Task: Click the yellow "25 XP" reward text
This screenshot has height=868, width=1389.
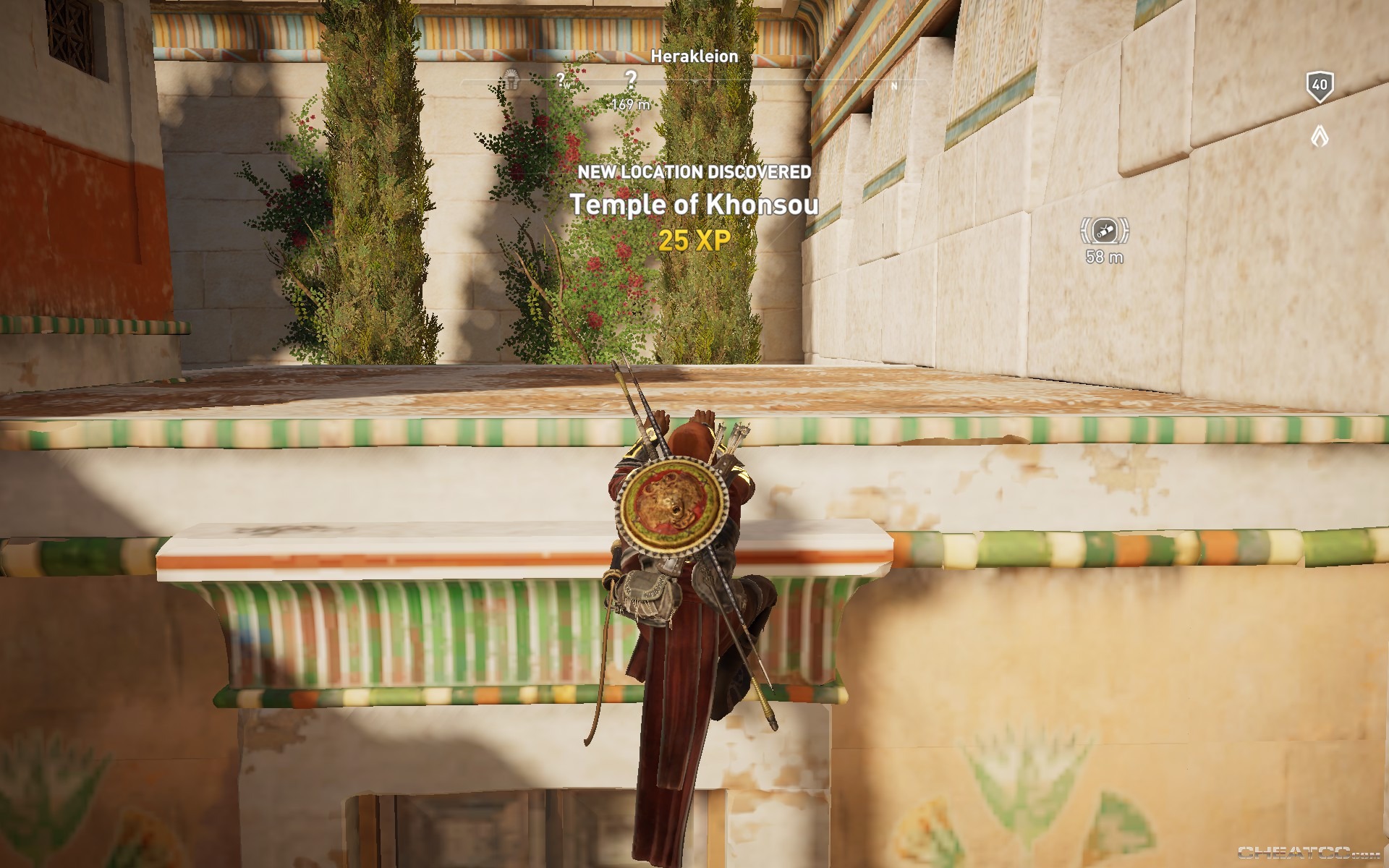Action: (692, 239)
